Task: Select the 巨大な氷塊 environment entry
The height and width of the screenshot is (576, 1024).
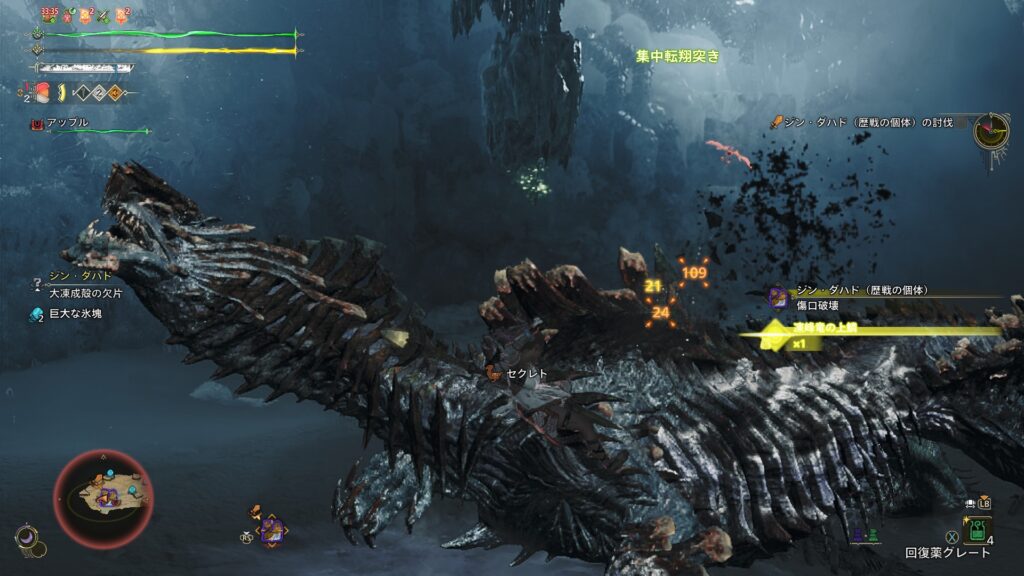Action: click(70, 313)
